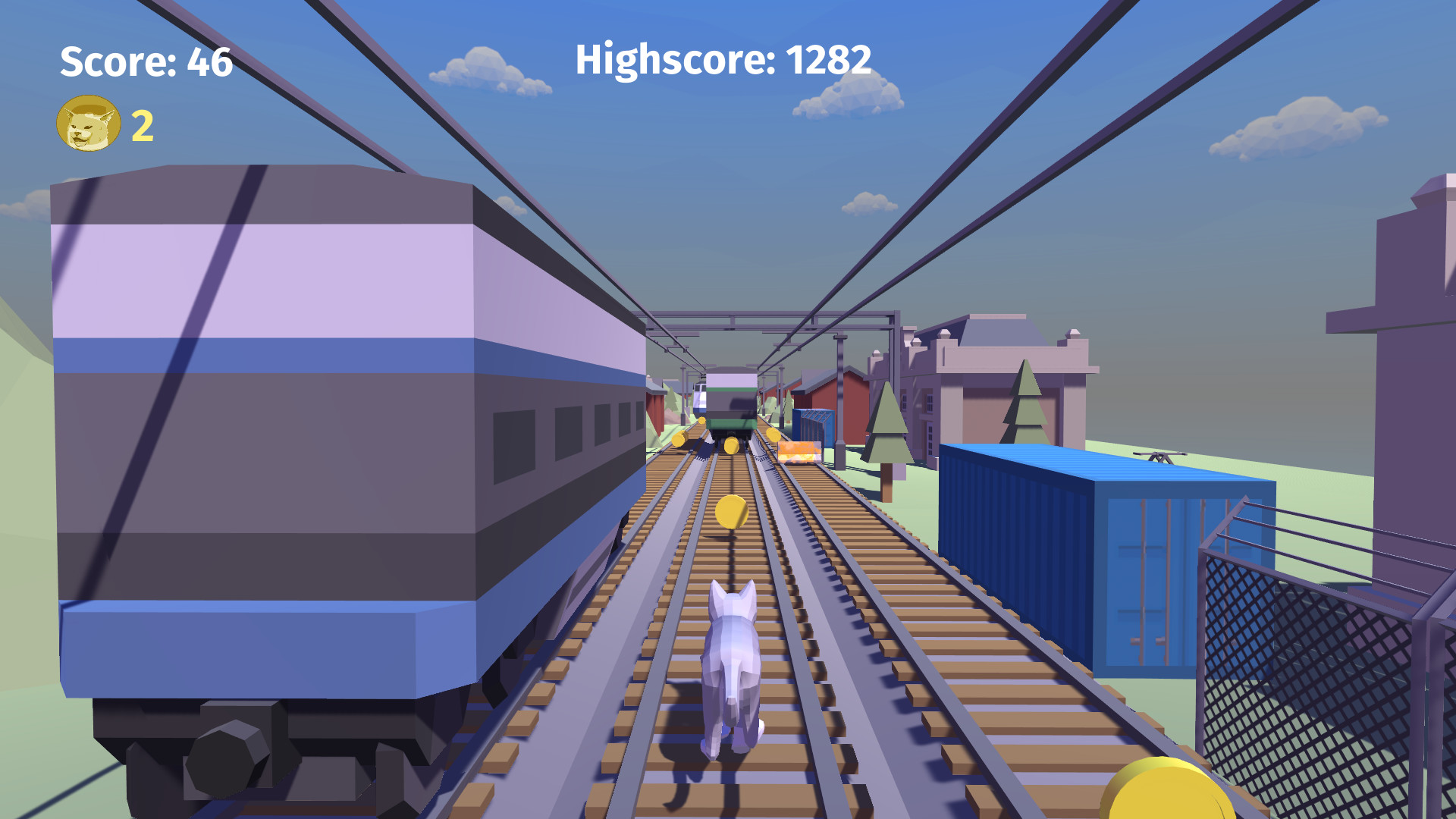1456x819 pixels.
Task: Expand the coin count number 2
Action: click(141, 126)
